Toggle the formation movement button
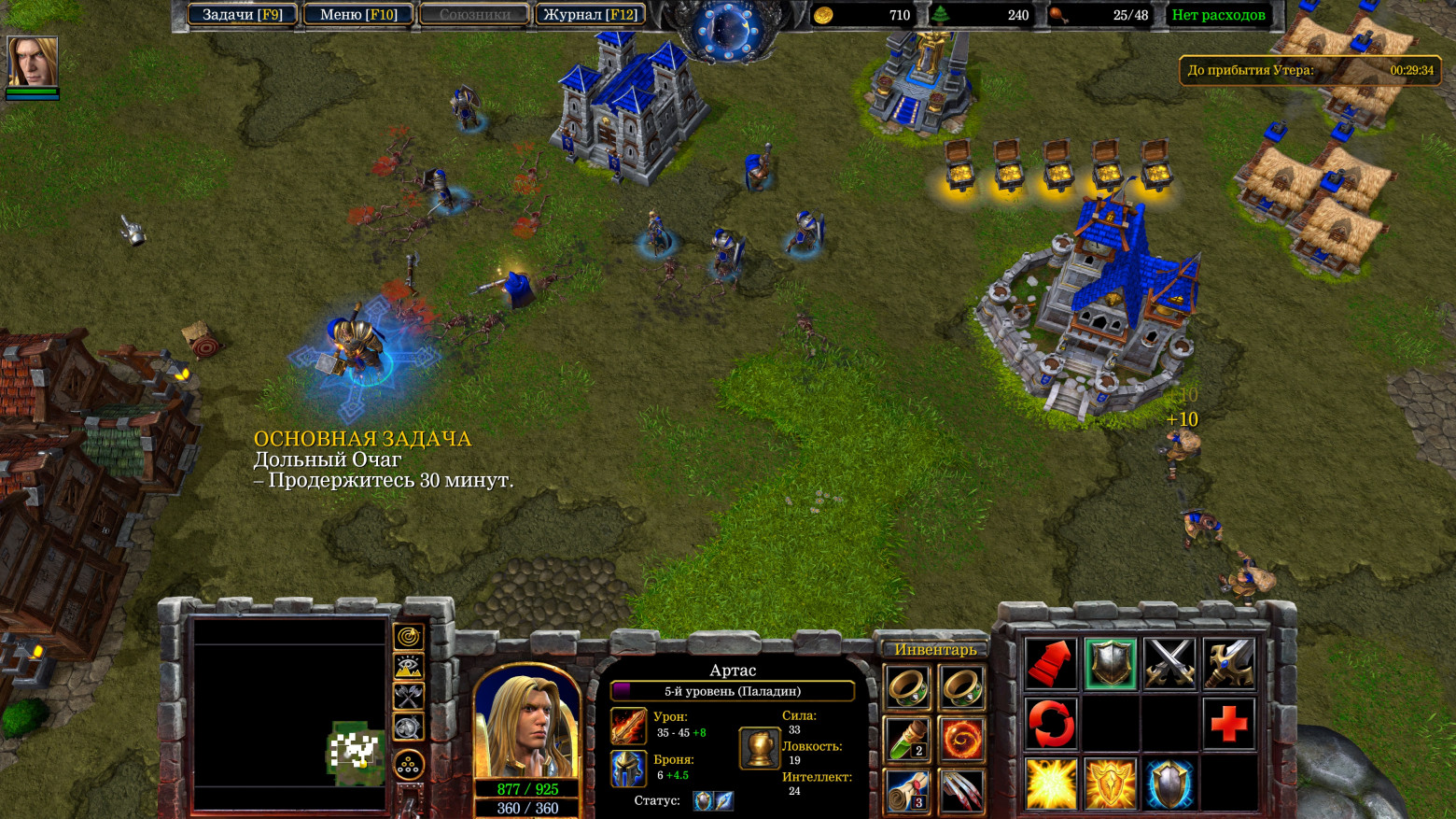 tap(409, 765)
